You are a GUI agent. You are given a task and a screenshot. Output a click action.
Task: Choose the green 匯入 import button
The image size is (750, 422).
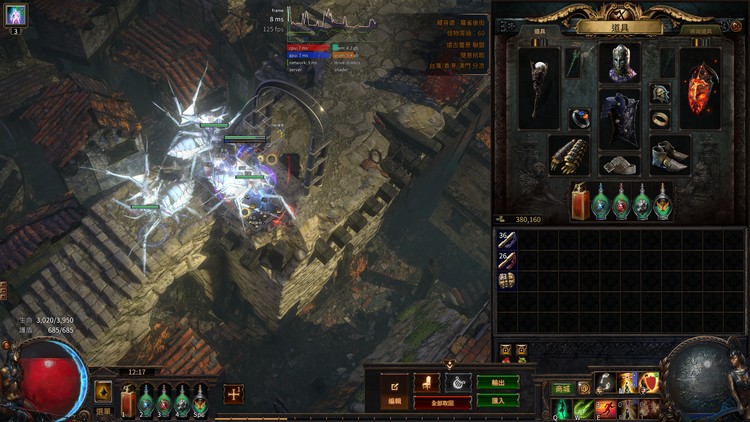coord(498,400)
